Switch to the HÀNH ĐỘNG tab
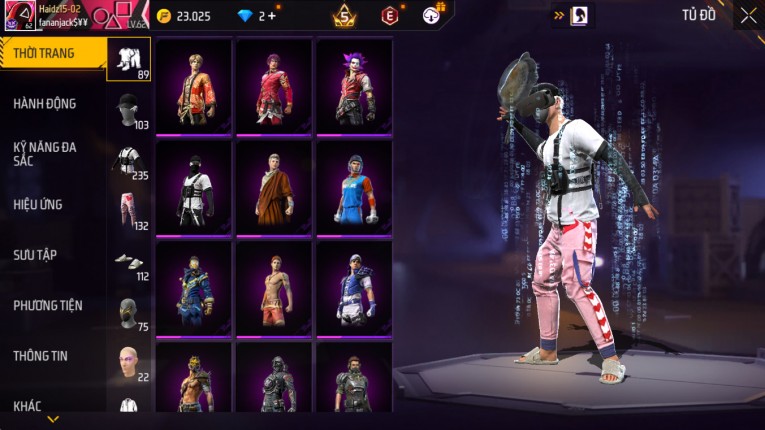The height and width of the screenshot is (430, 765). [45, 104]
